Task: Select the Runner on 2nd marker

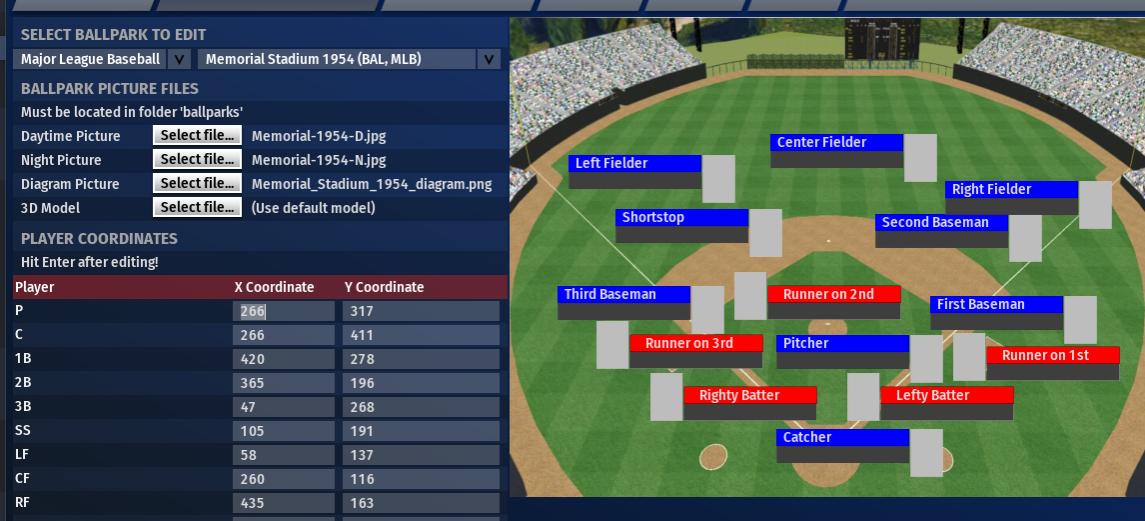Action: tap(833, 294)
